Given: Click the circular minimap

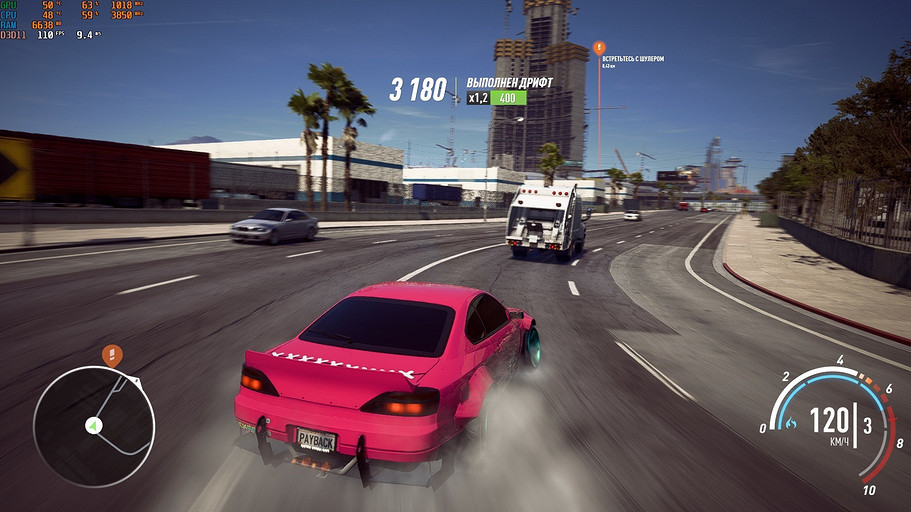Looking at the screenshot, I should 93,426.
